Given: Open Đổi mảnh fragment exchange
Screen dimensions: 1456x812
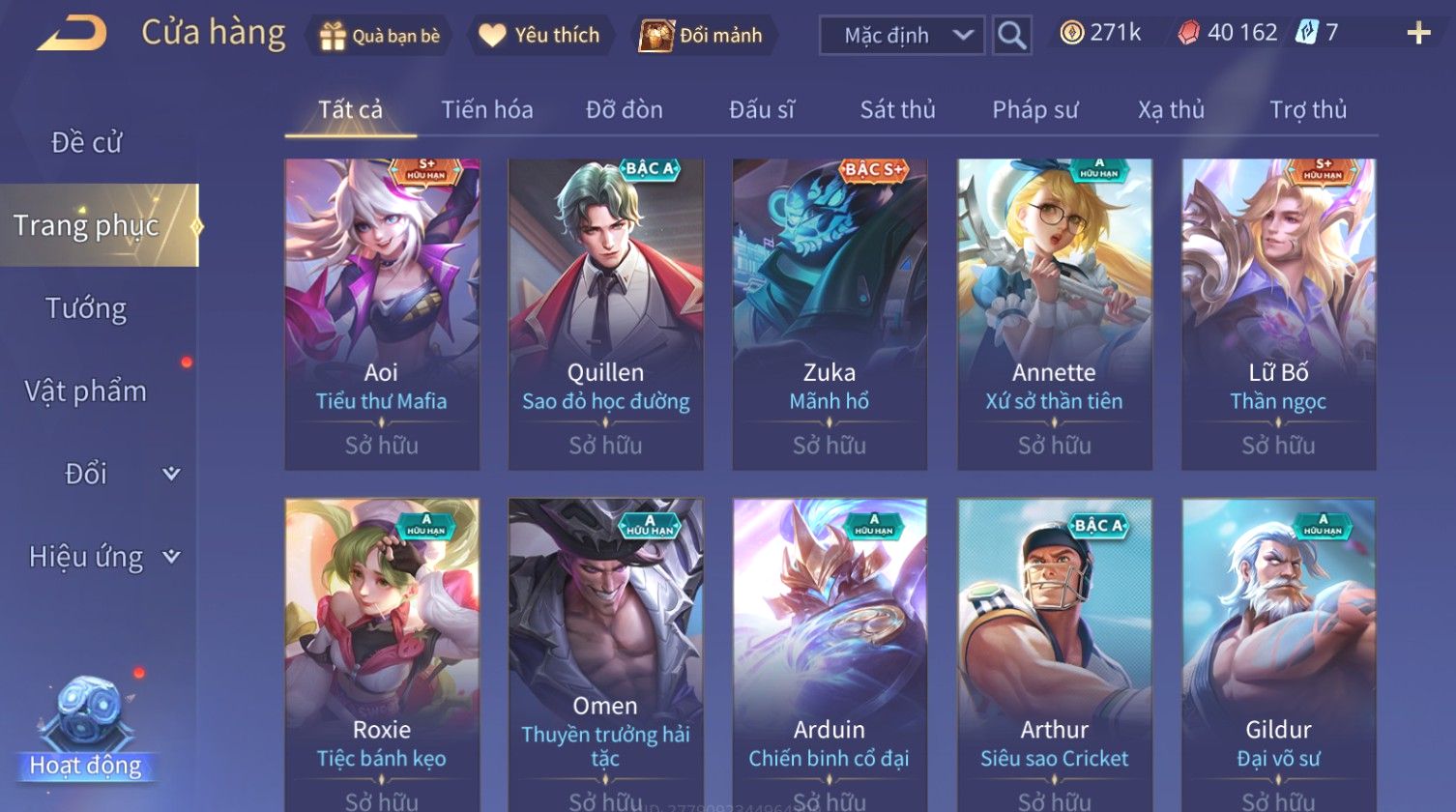Looking at the screenshot, I should [x=702, y=36].
